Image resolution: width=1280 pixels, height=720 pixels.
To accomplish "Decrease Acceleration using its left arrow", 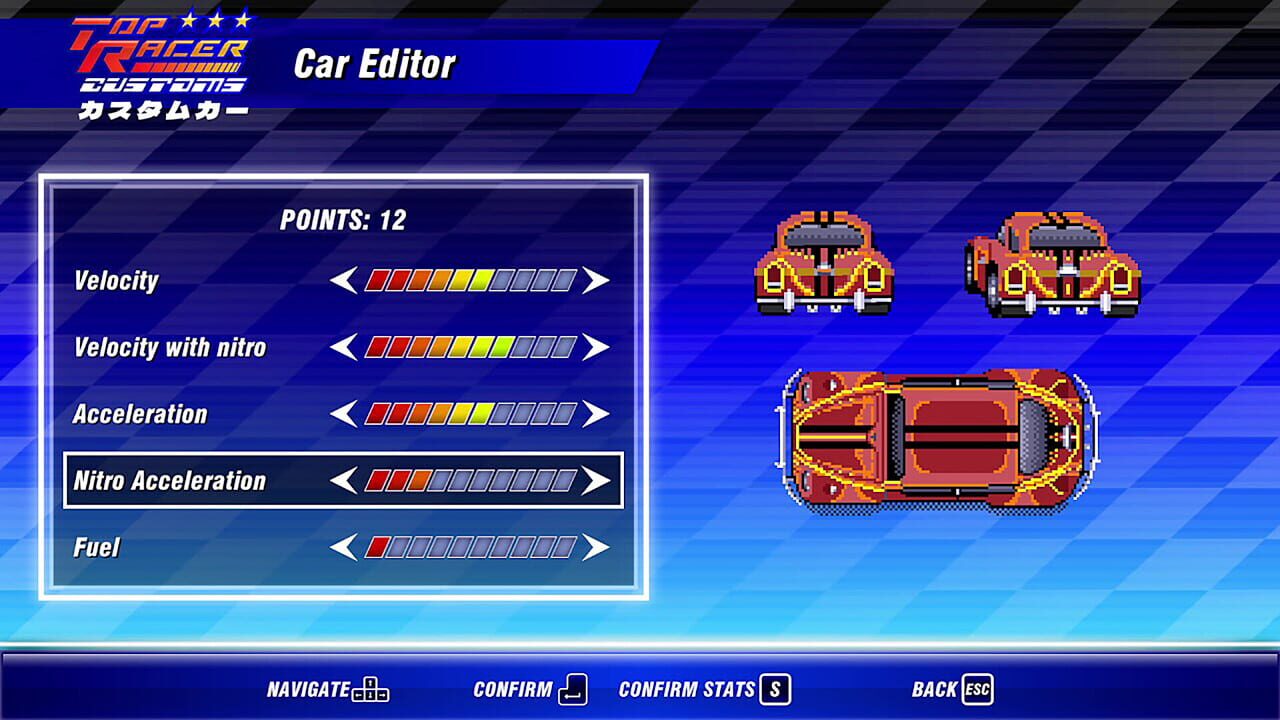I will pos(343,414).
